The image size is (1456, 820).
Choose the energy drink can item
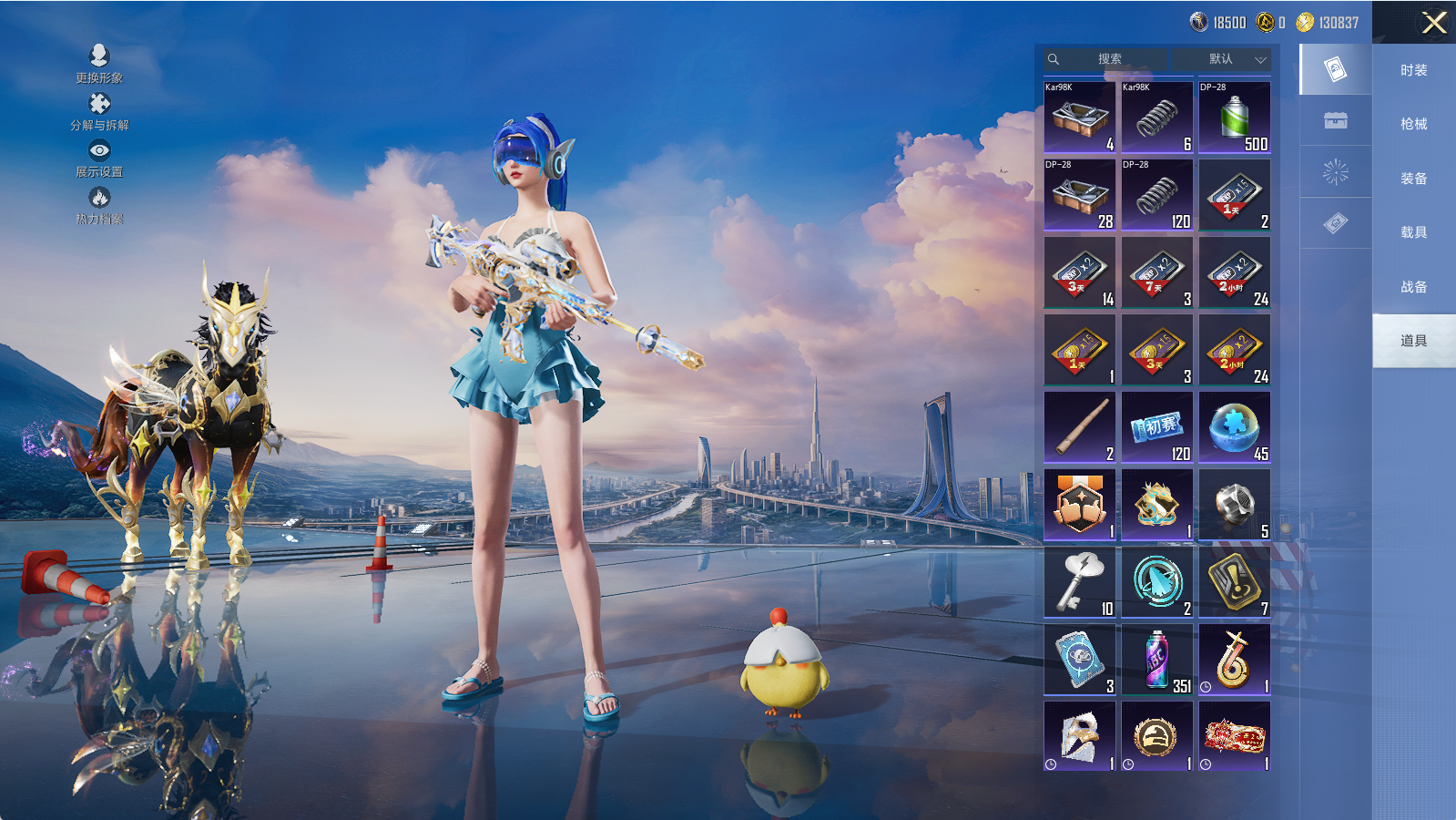[x=1156, y=659]
